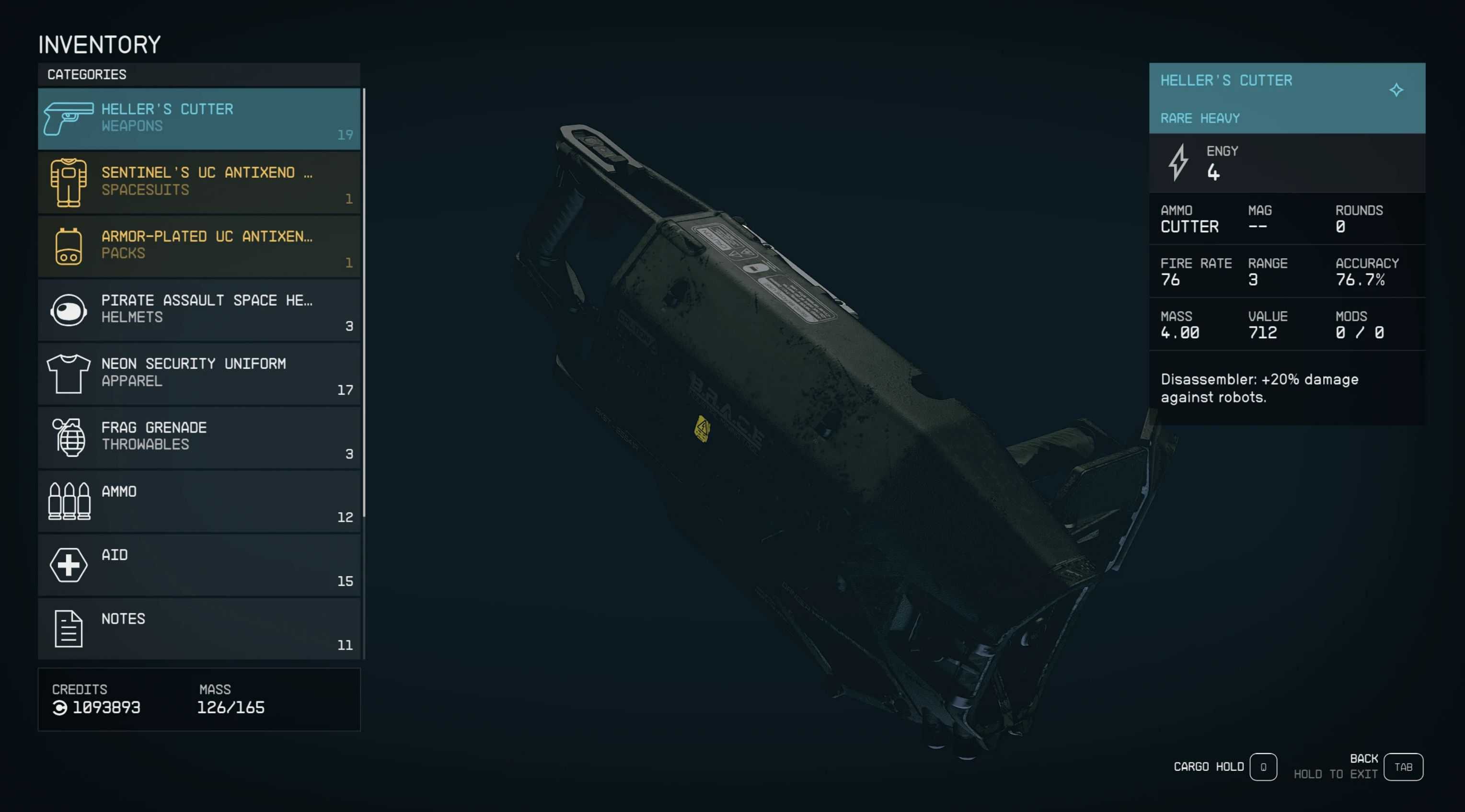Select the Notes category
This screenshot has height=812, width=1465.
(198, 629)
